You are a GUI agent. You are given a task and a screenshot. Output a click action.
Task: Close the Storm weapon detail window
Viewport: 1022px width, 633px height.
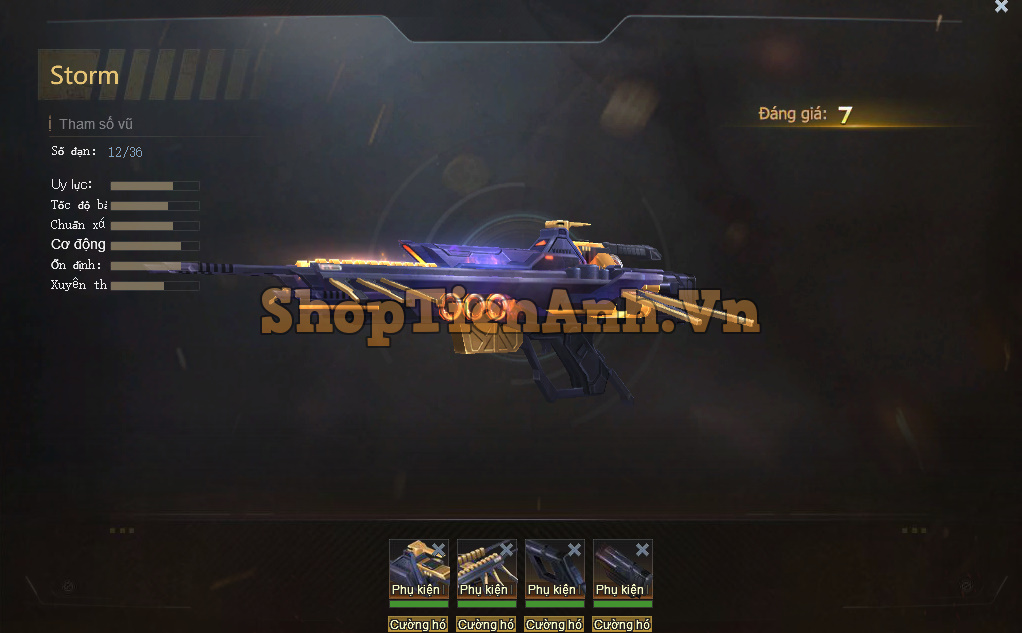(x=1001, y=7)
